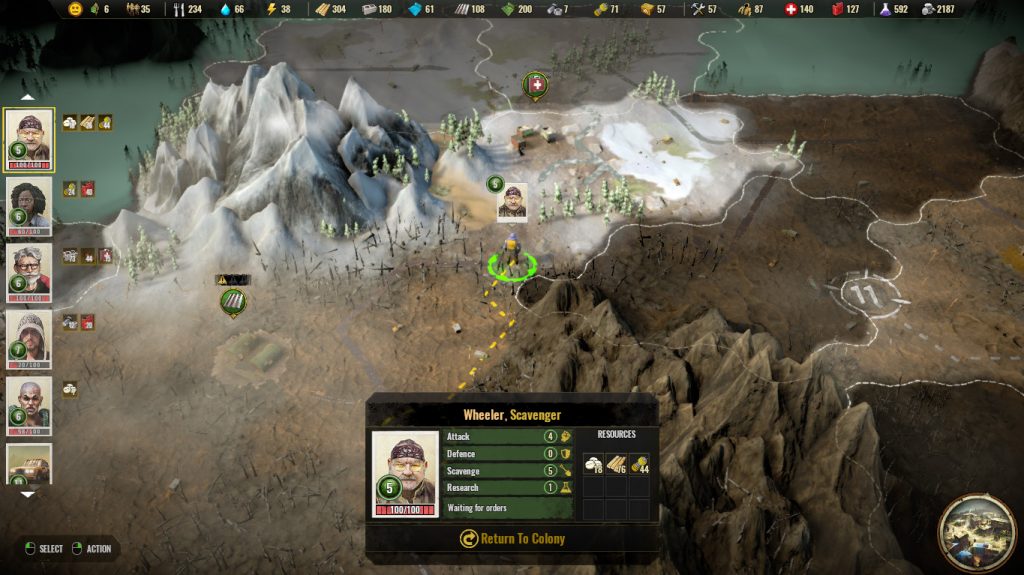Click the medical cross map marker
This screenshot has width=1024, height=575.
tap(537, 86)
